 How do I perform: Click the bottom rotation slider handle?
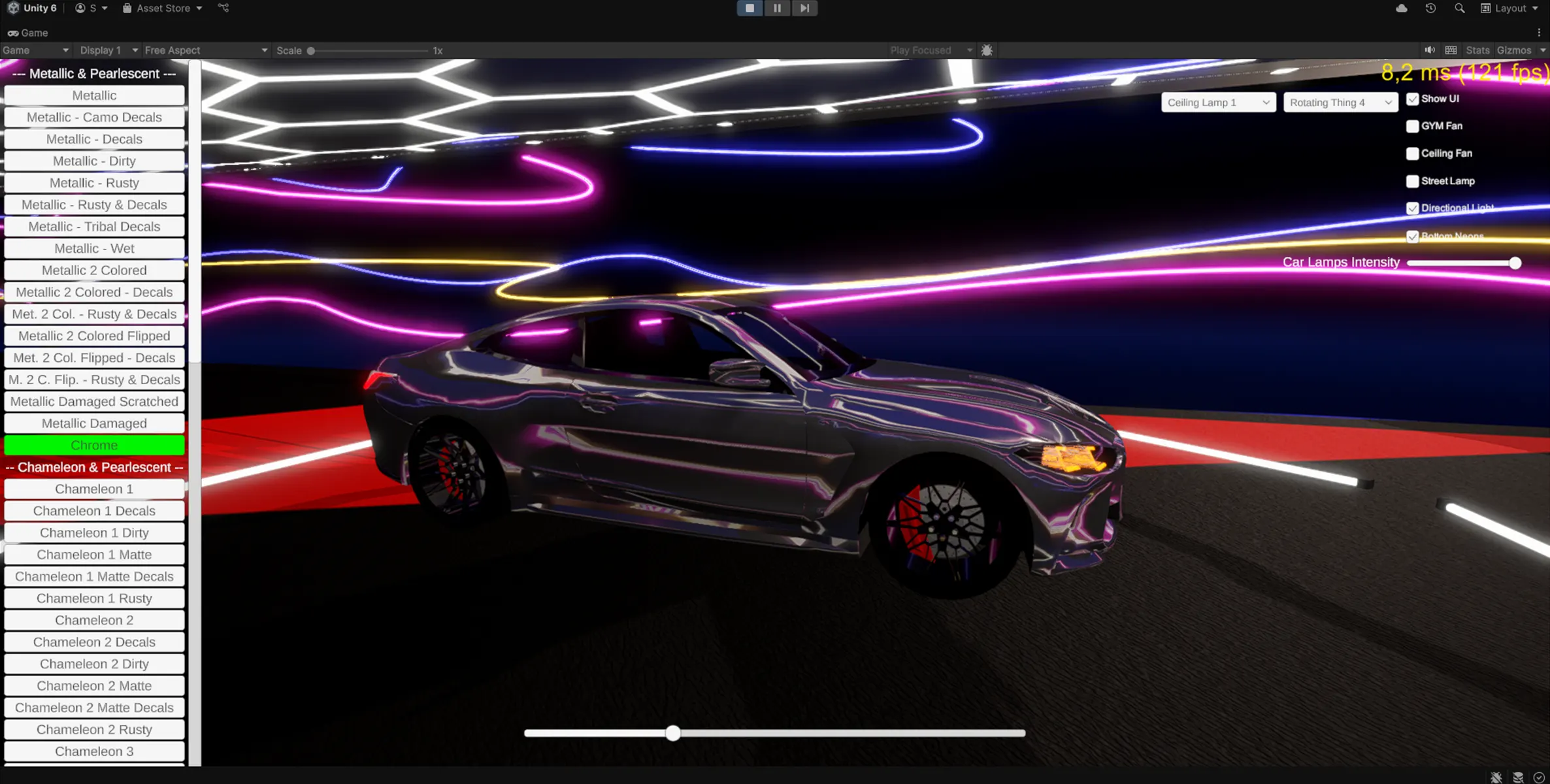pos(673,733)
